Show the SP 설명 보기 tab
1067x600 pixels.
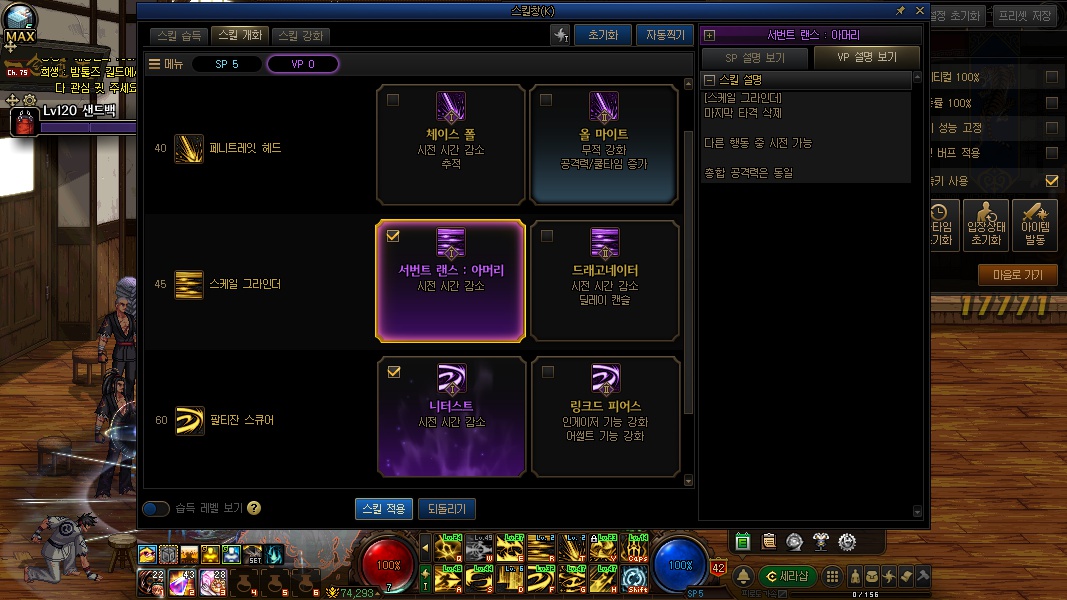click(755, 58)
